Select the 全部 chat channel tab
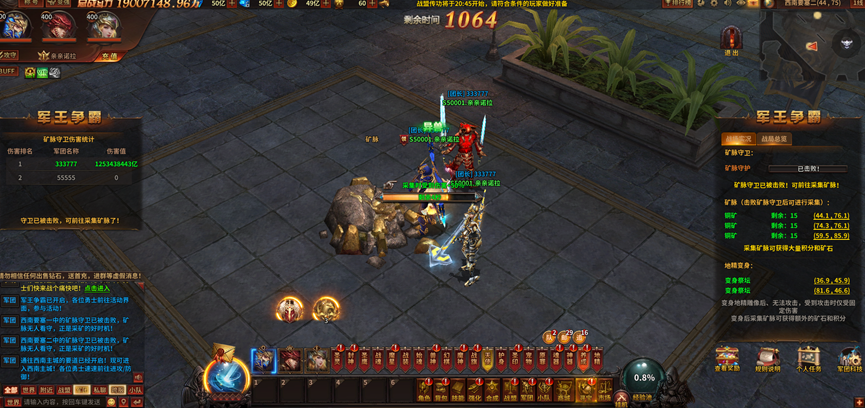865x408 pixels. point(11,390)
